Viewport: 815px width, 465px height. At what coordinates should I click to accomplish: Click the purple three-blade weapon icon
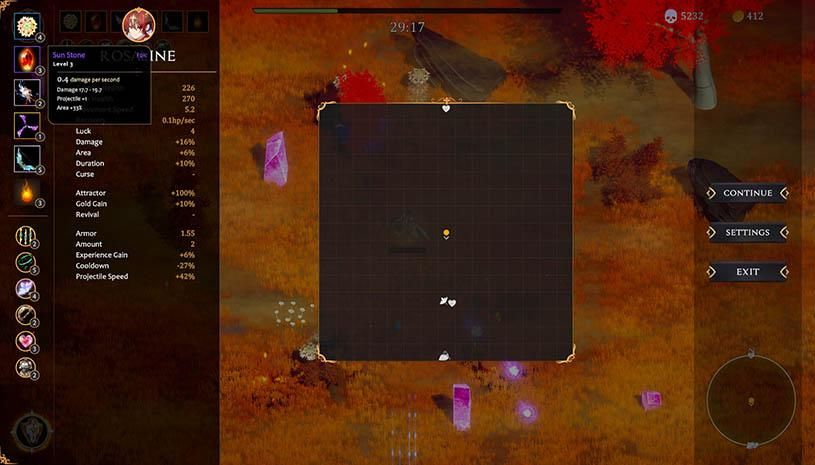pos(26,125)
